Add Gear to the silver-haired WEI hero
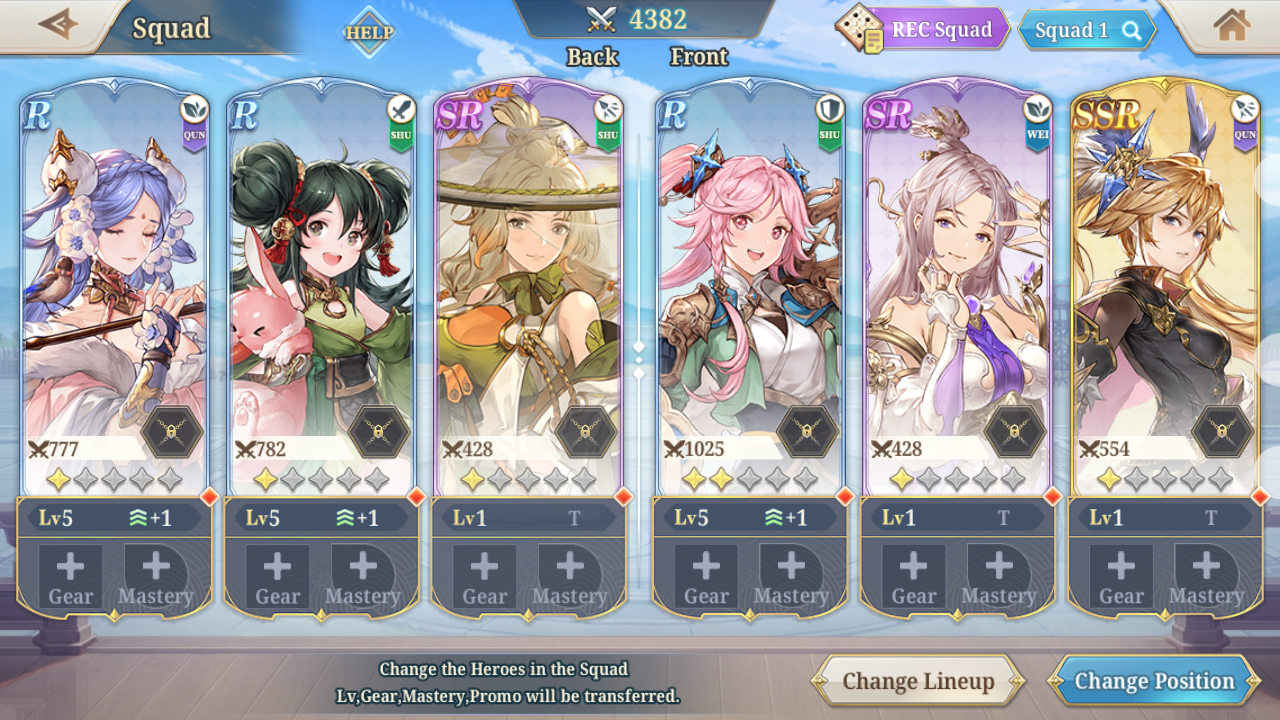 pos(914,577)
